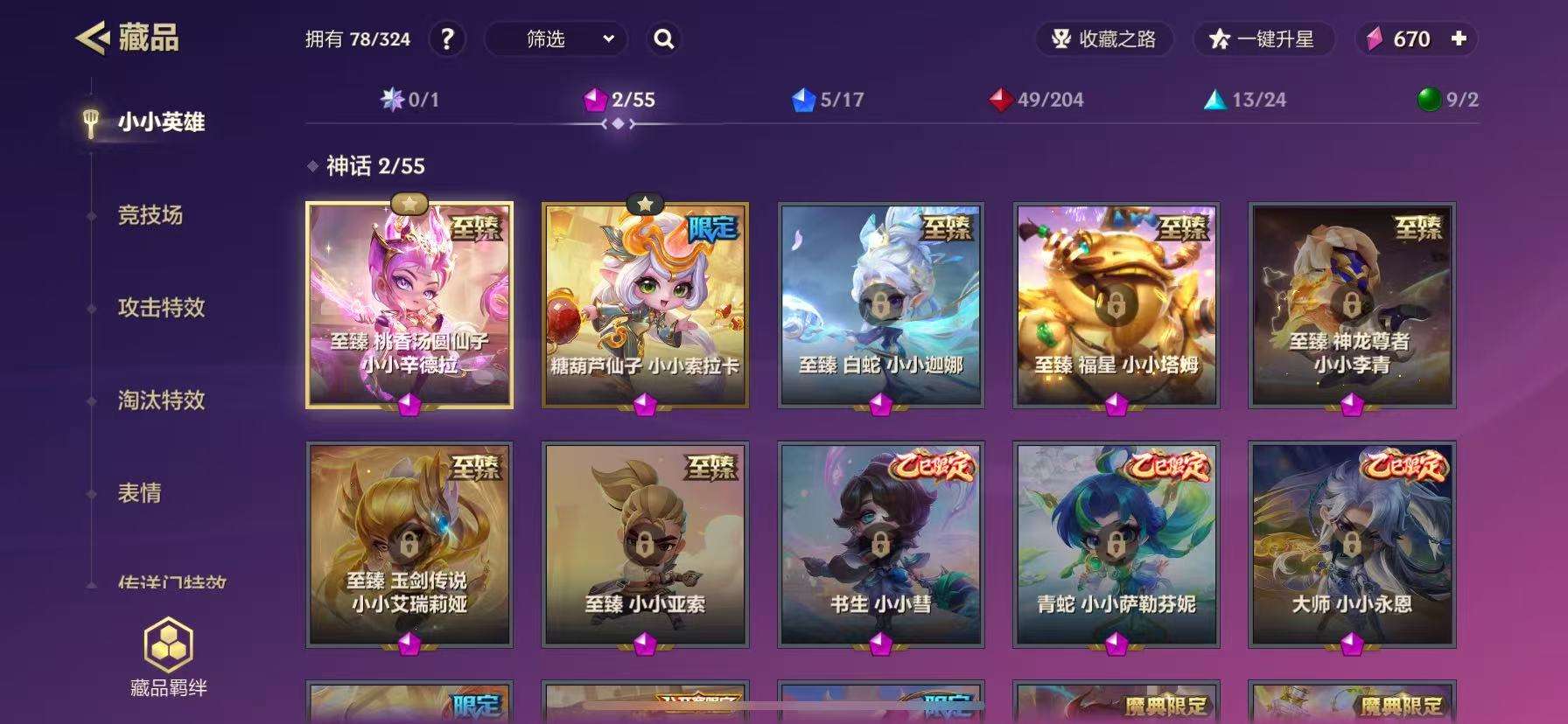
Task: Open the question mark help button
Action: (446, 39)
